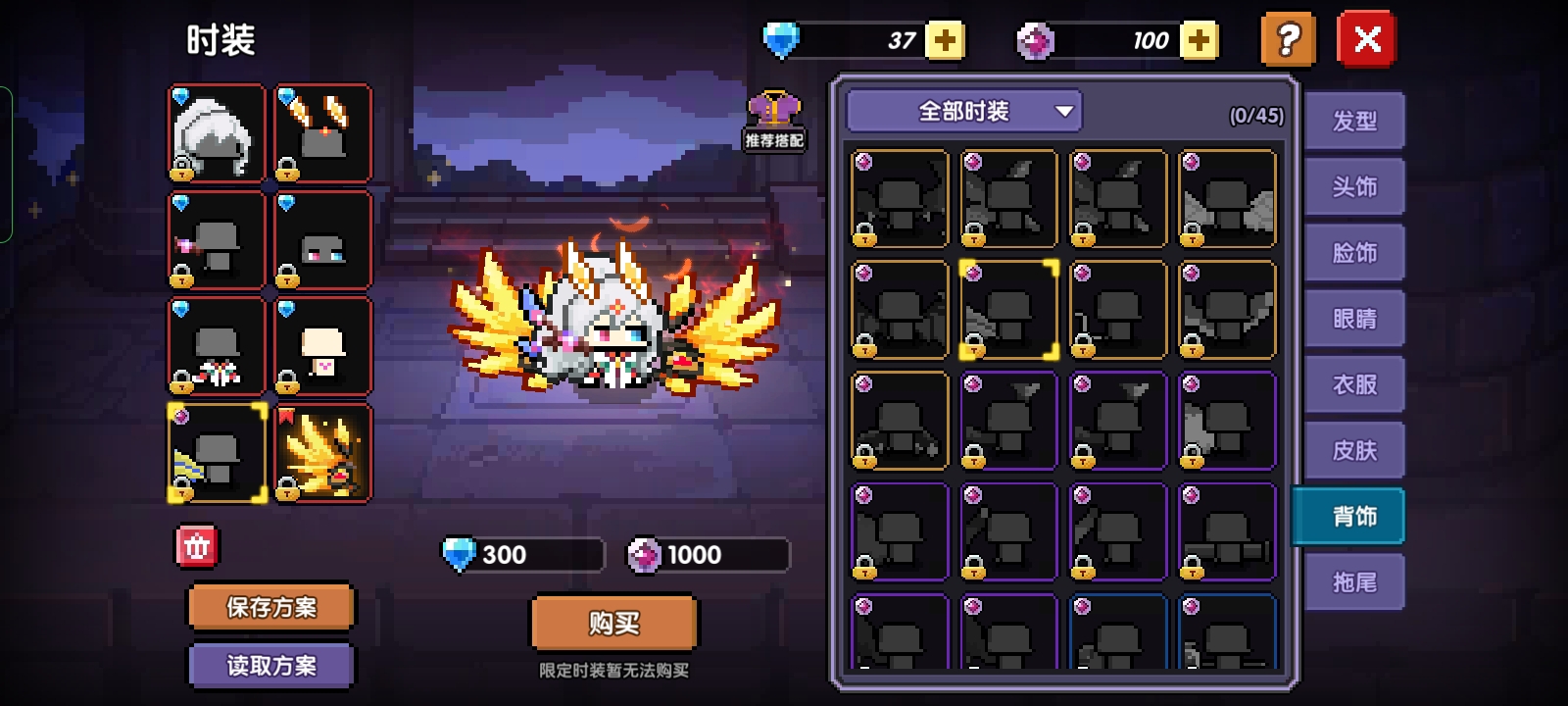
Task: Click the red trash bin button
Action: [x=197, y=547]
